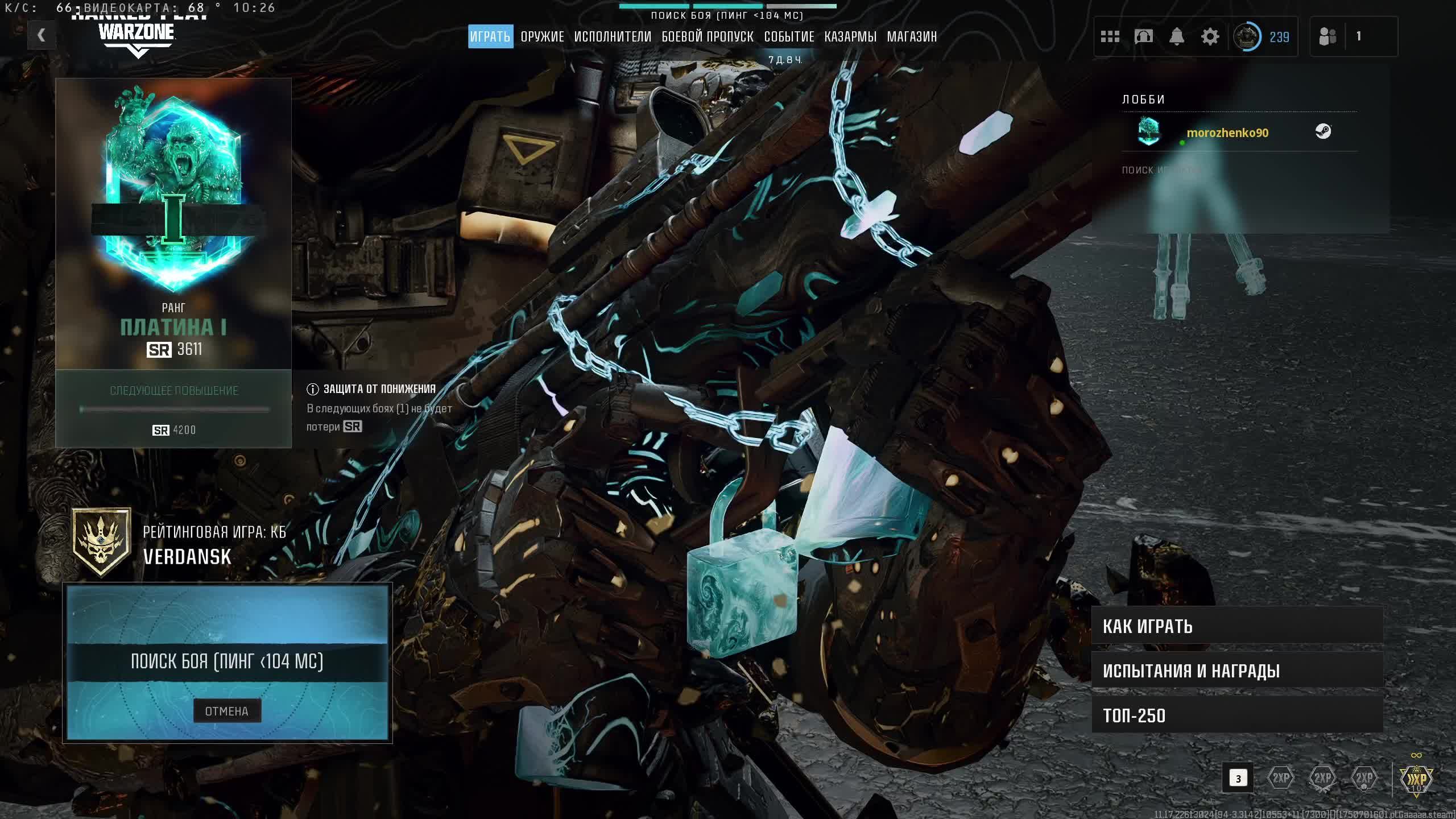Switch to the КАЗАРМЫ tab
Screen dimensions: 1456x819
(x=850, y=37)
